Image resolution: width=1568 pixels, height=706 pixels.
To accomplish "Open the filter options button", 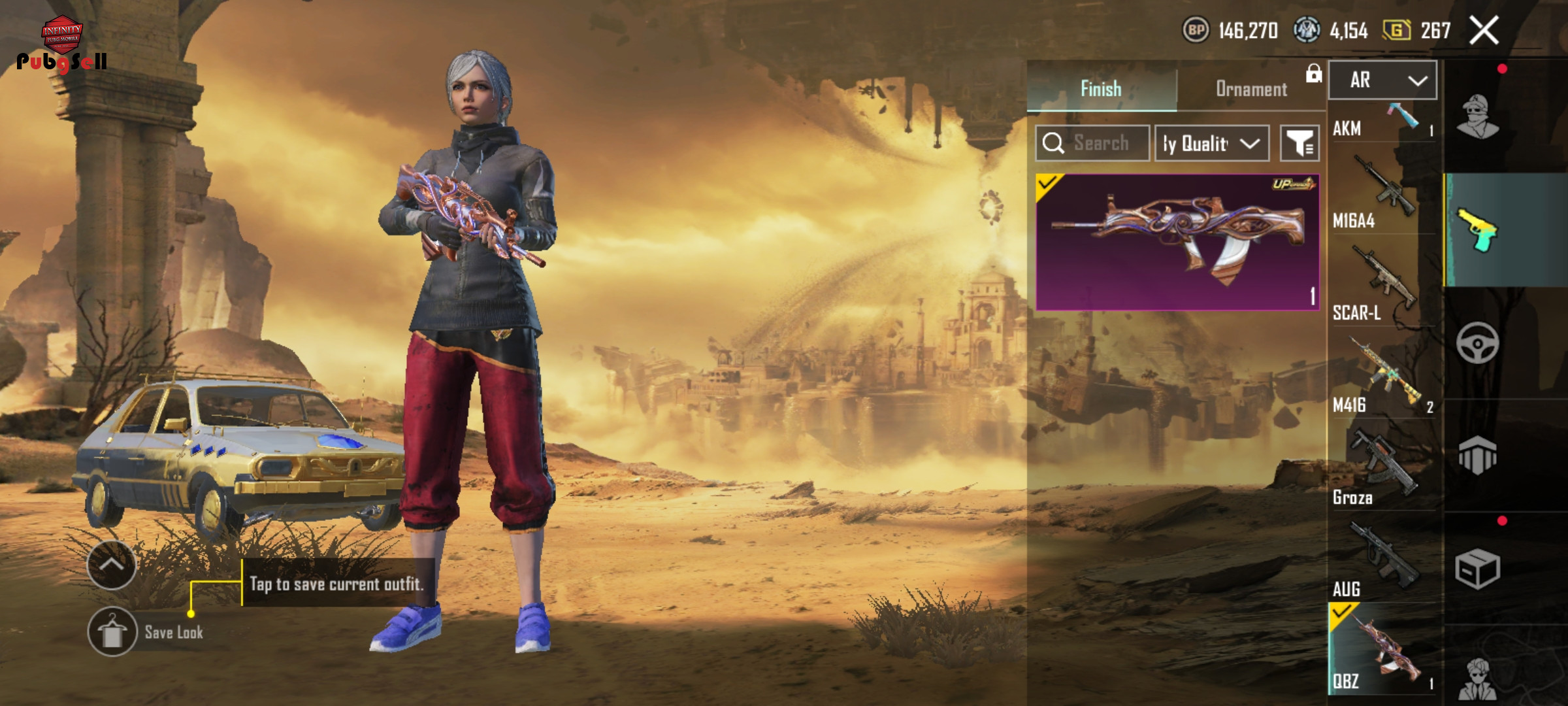I will [1299, 143].
